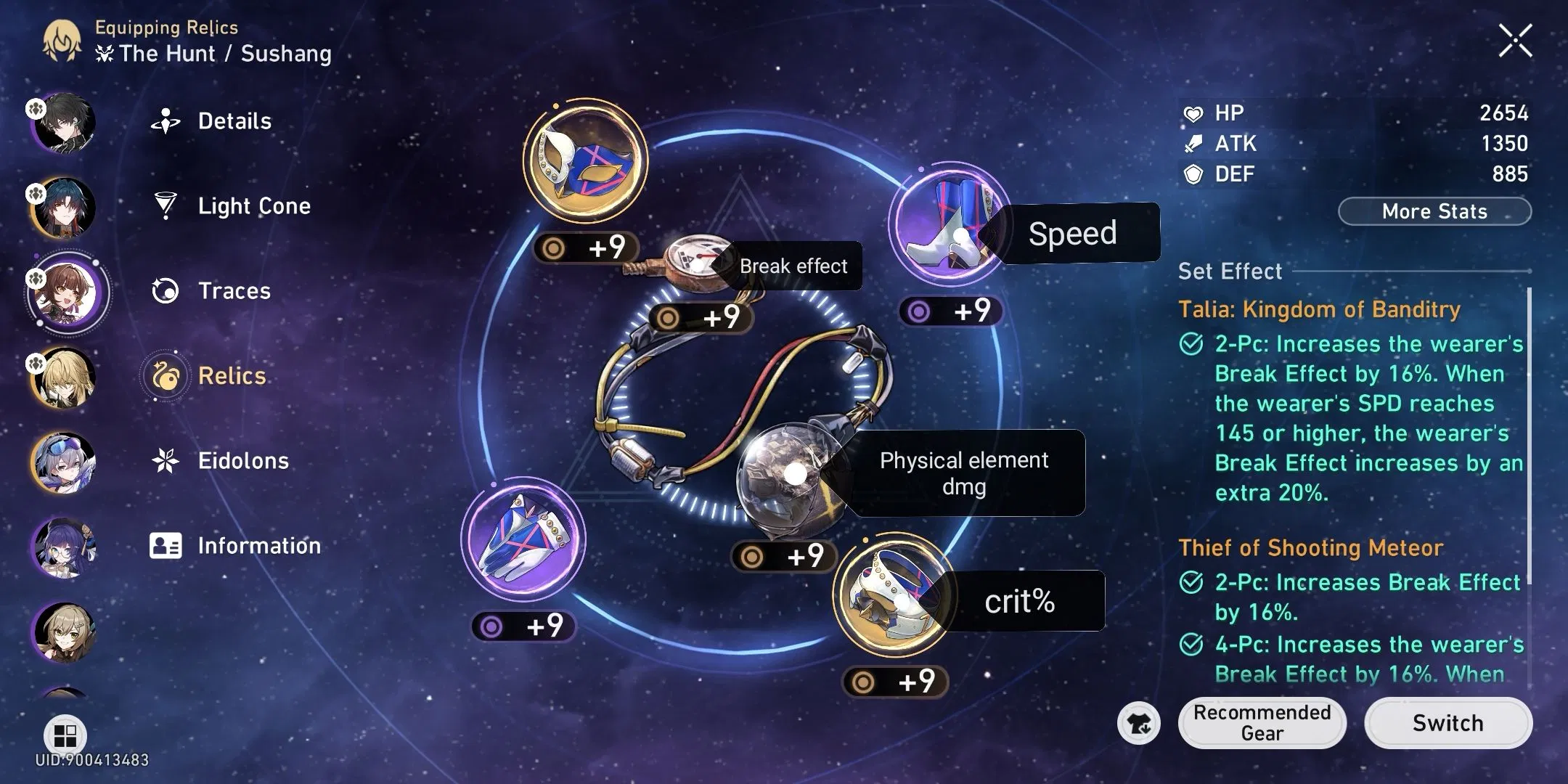This screenshot has width=1568, height=784.
Task: Open Recommended Gear
Action: pos(1262,723)
